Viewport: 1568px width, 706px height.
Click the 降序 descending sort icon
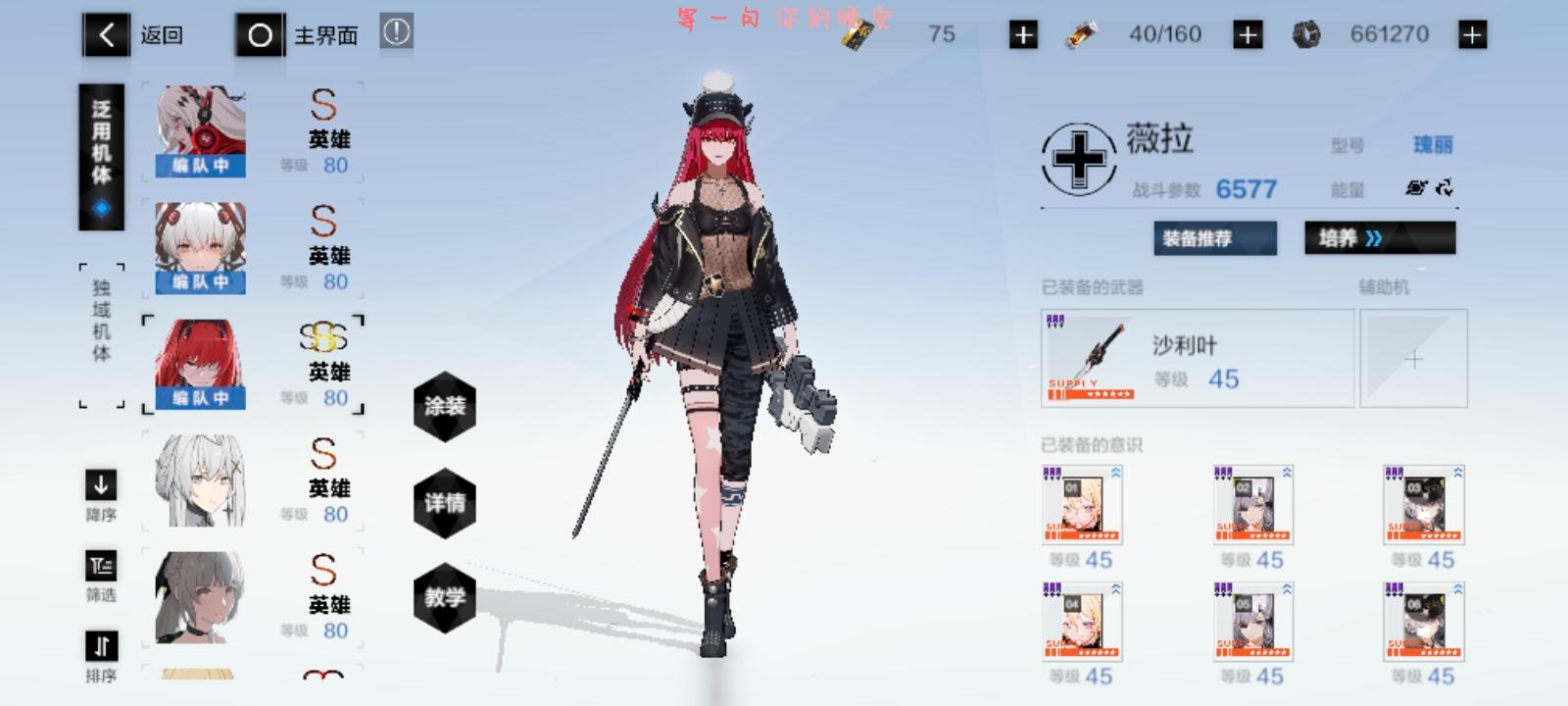click(x=99, y=485)
